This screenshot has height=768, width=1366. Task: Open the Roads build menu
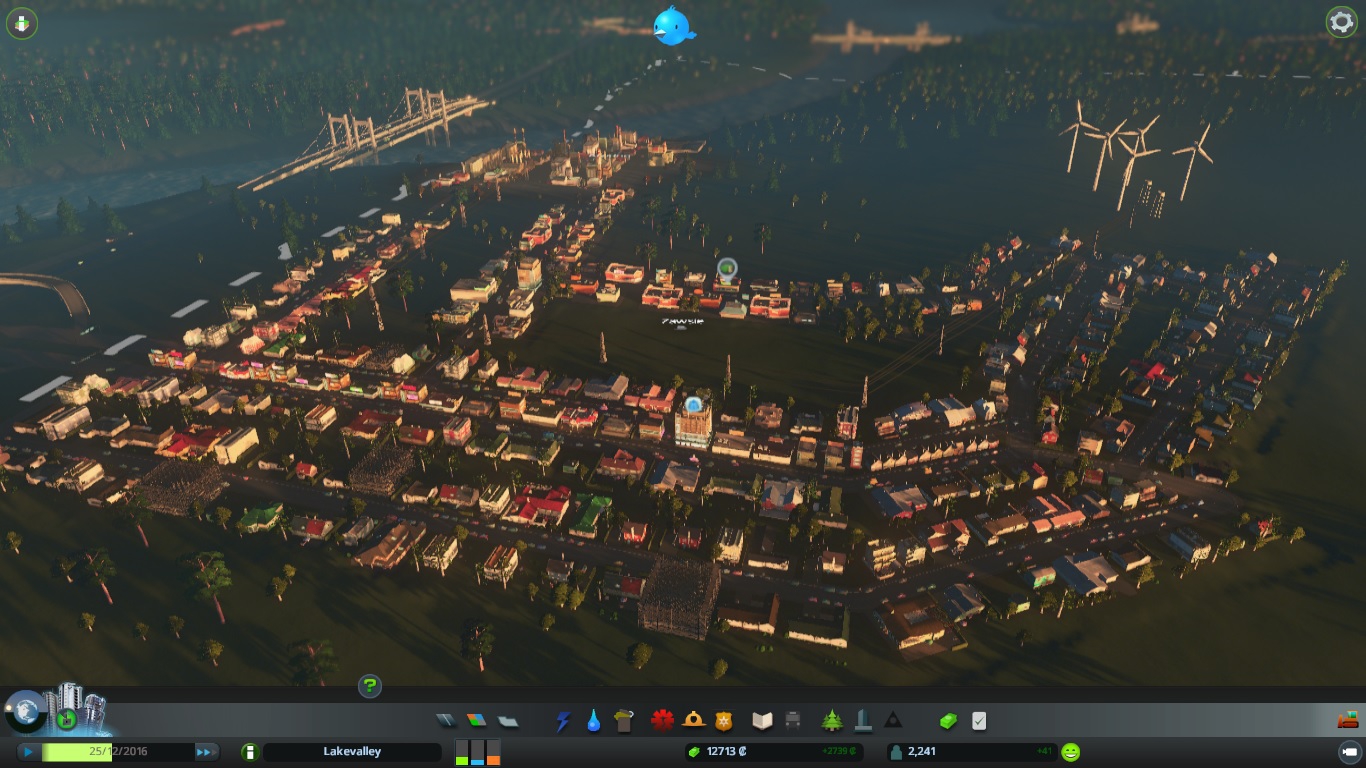[x=446, y=720]
